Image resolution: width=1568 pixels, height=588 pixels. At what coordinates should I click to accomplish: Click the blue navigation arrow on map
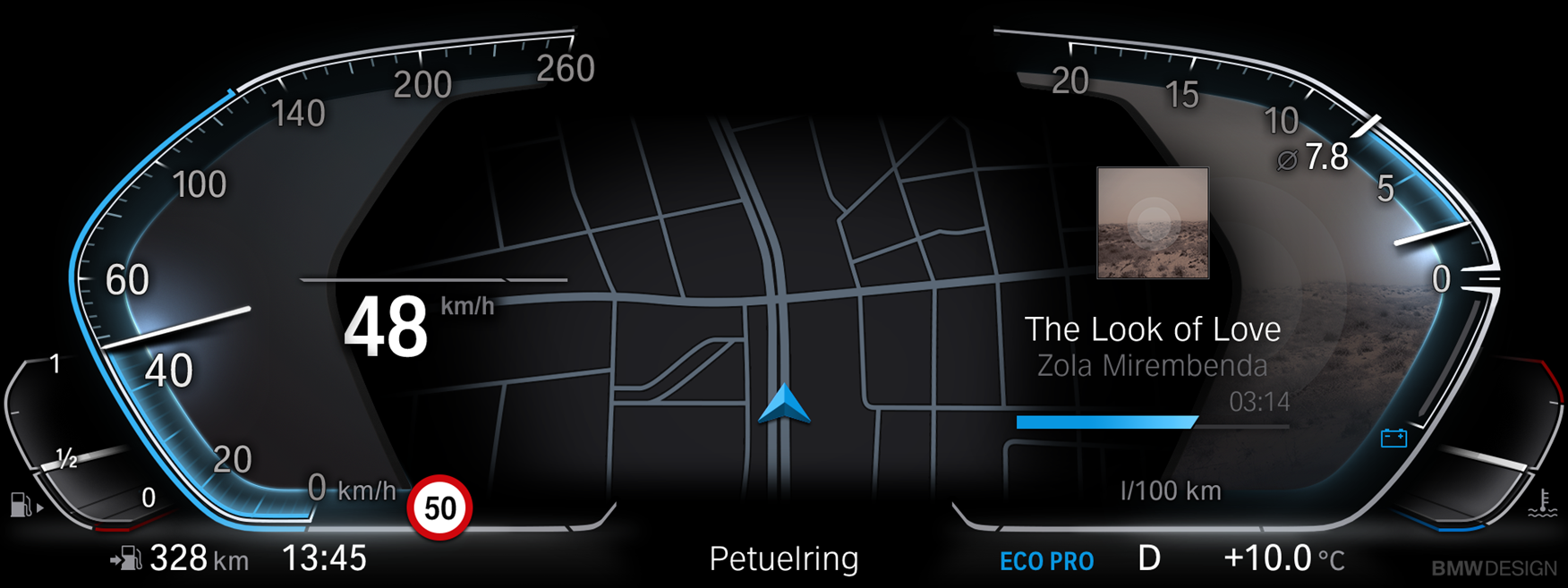[x=784, y=404]
